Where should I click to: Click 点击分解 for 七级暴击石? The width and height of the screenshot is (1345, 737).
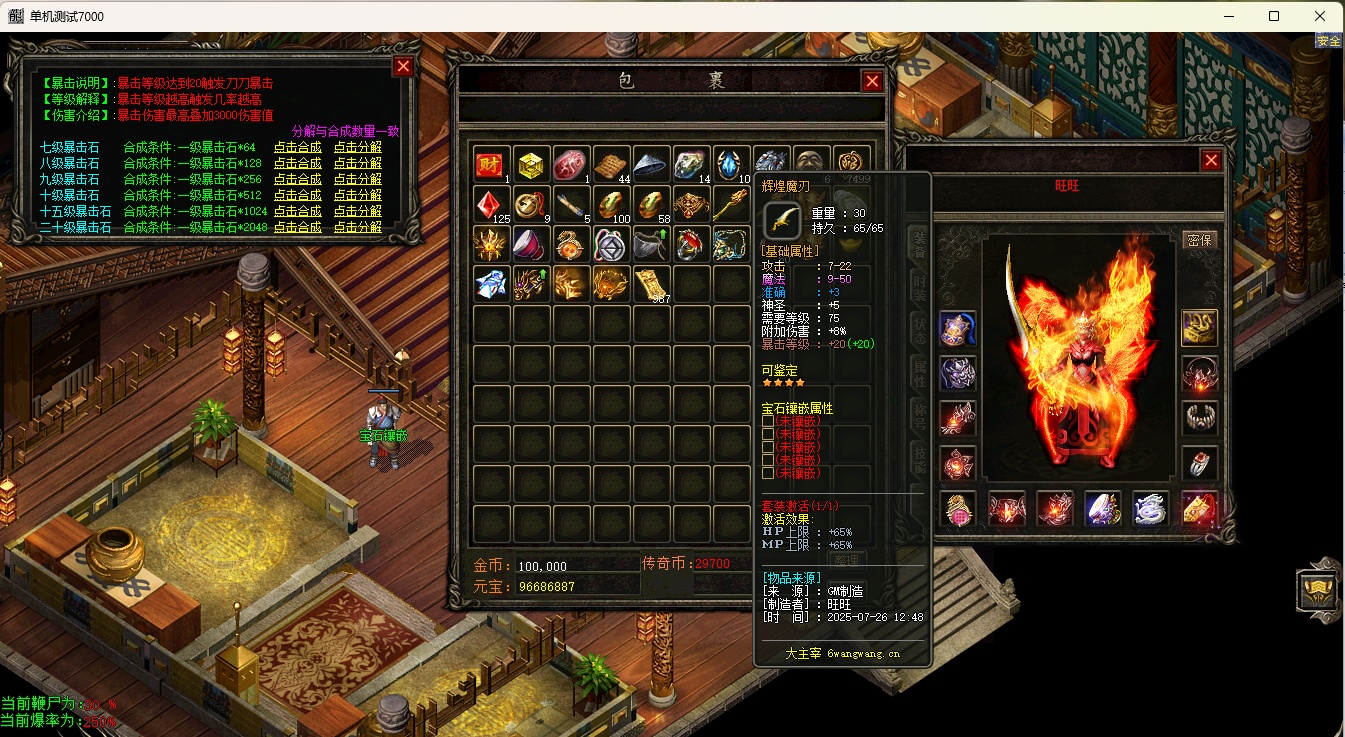coord(357,147)
